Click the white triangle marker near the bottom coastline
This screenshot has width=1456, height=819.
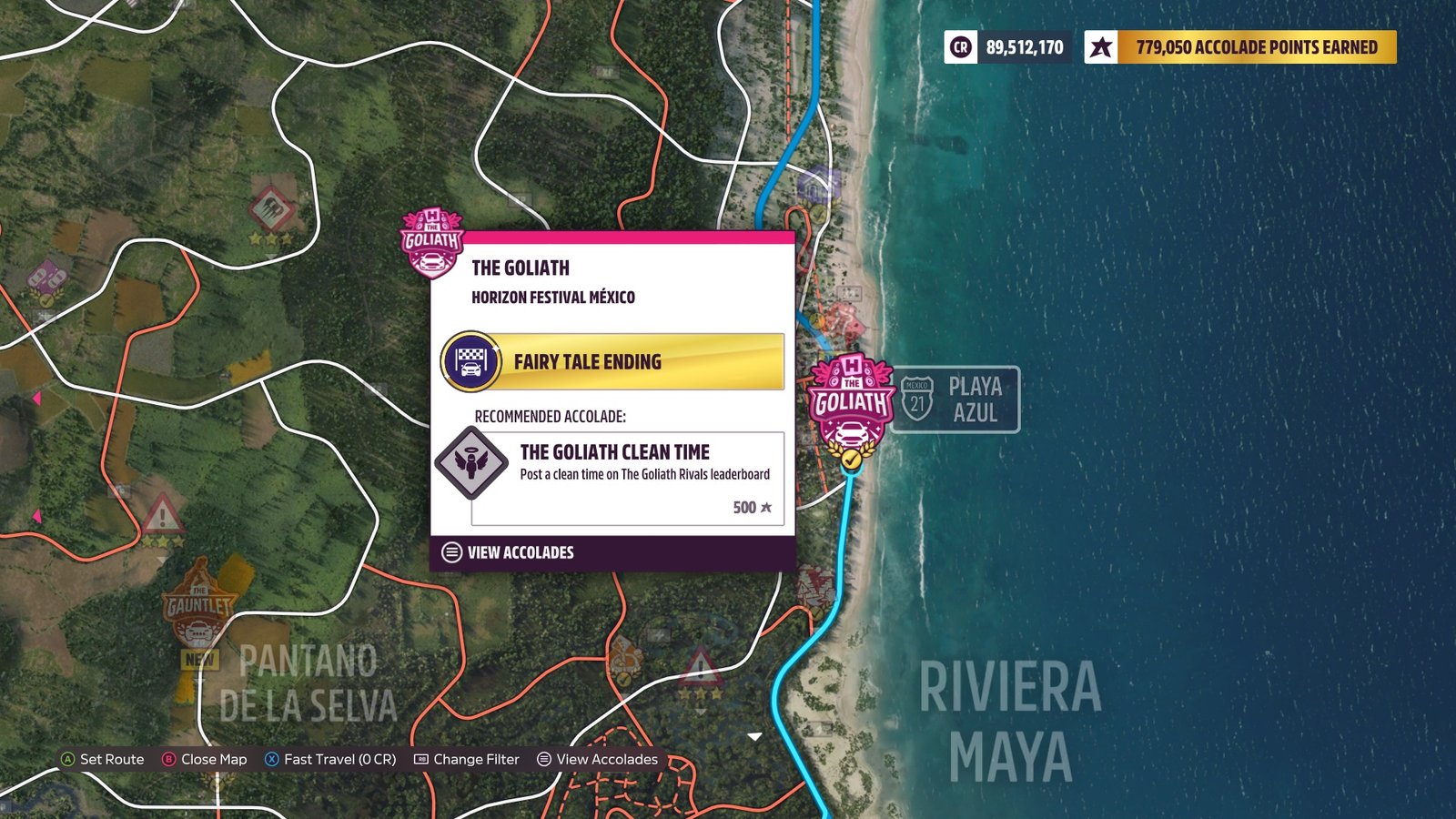(755, 735)
